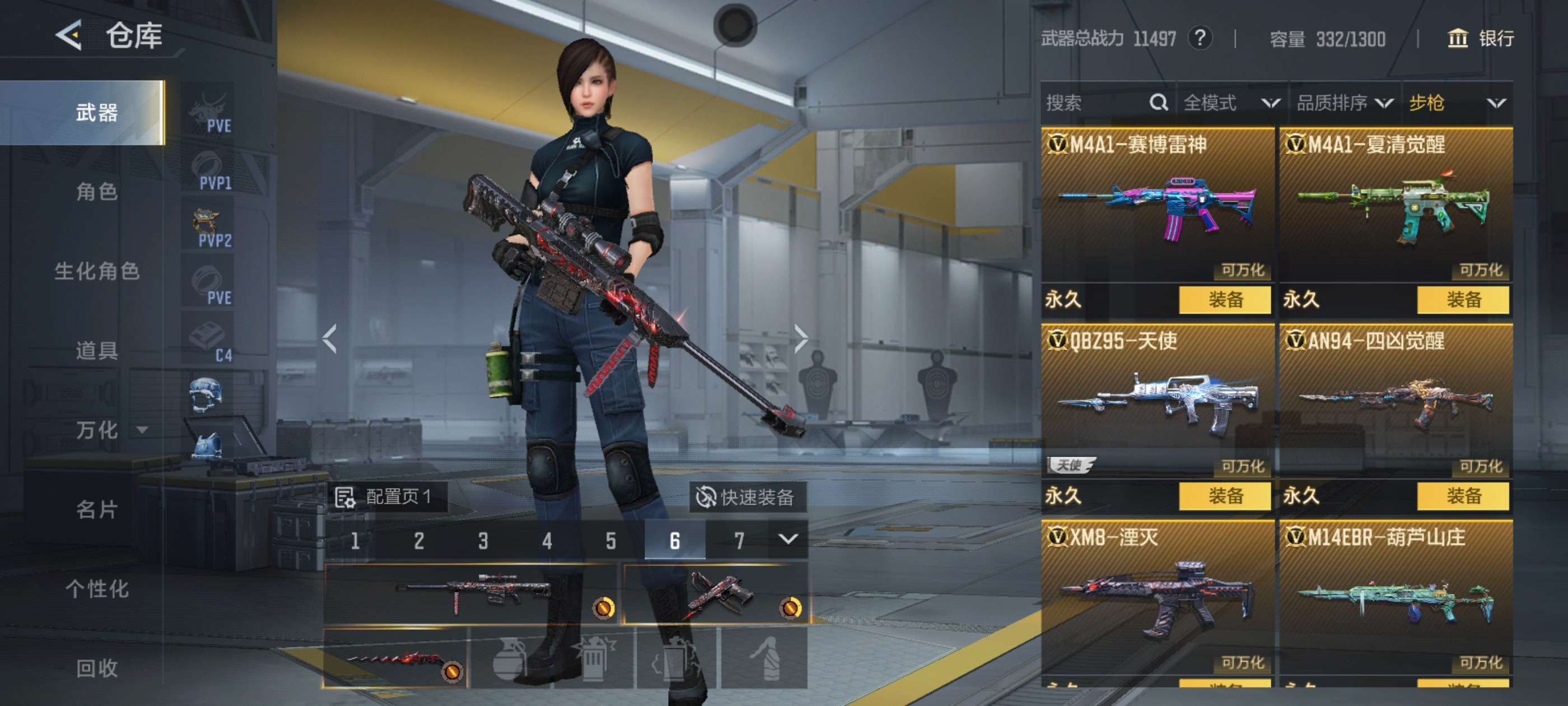Open the 回收 section

click(97, 668)
